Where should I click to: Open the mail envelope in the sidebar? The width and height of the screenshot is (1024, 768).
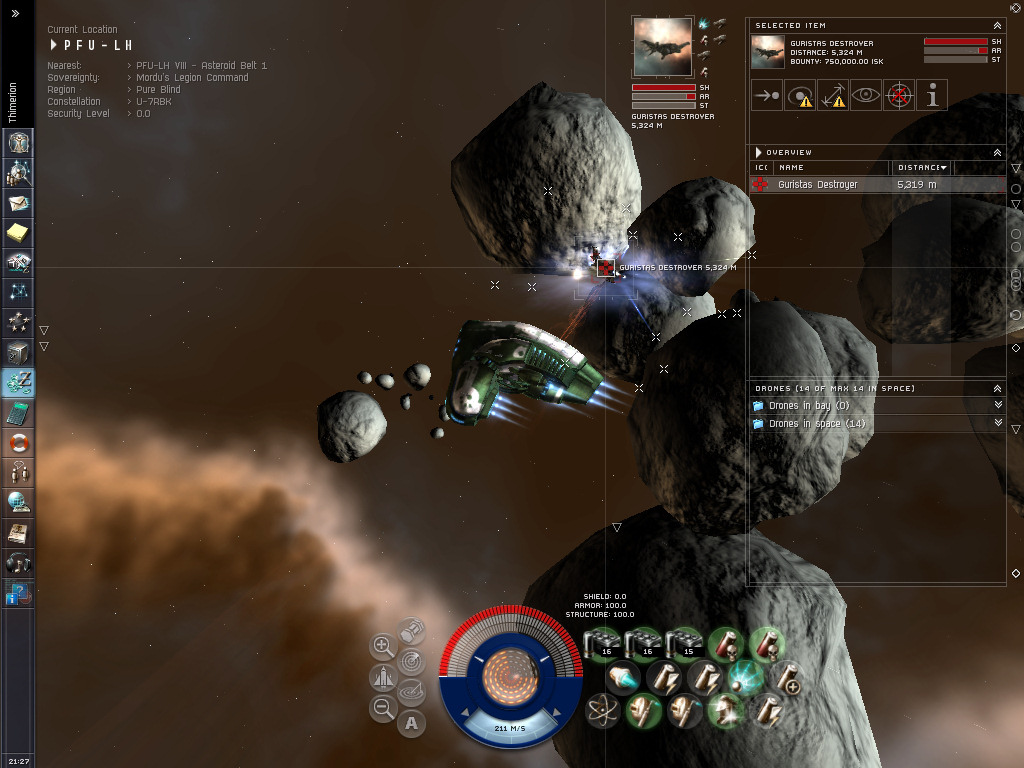18,203
